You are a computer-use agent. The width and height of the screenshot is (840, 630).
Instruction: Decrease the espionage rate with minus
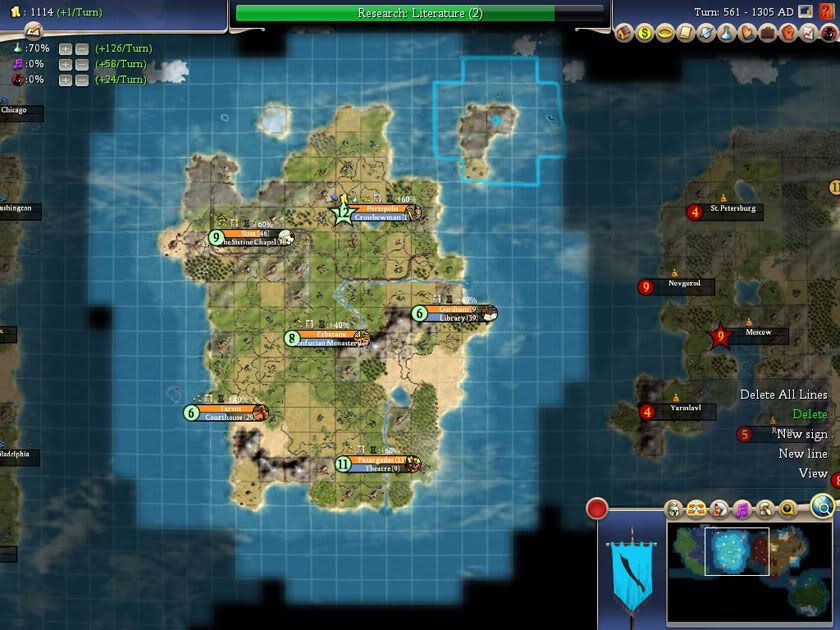82,79
